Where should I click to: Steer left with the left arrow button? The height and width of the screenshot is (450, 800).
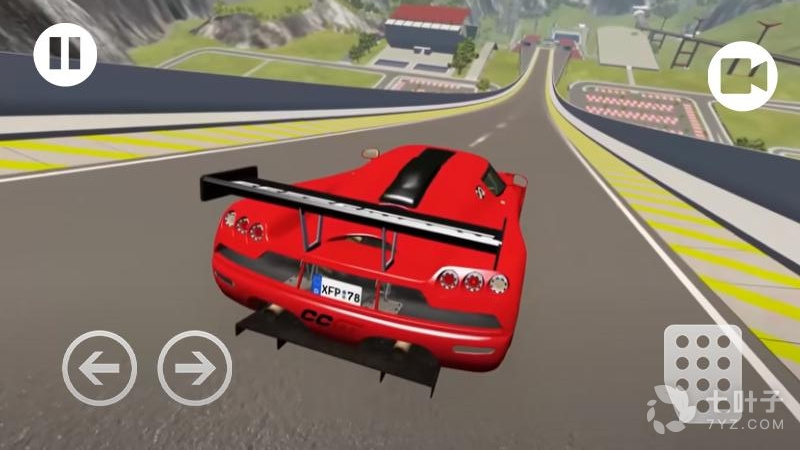(99, 367)
